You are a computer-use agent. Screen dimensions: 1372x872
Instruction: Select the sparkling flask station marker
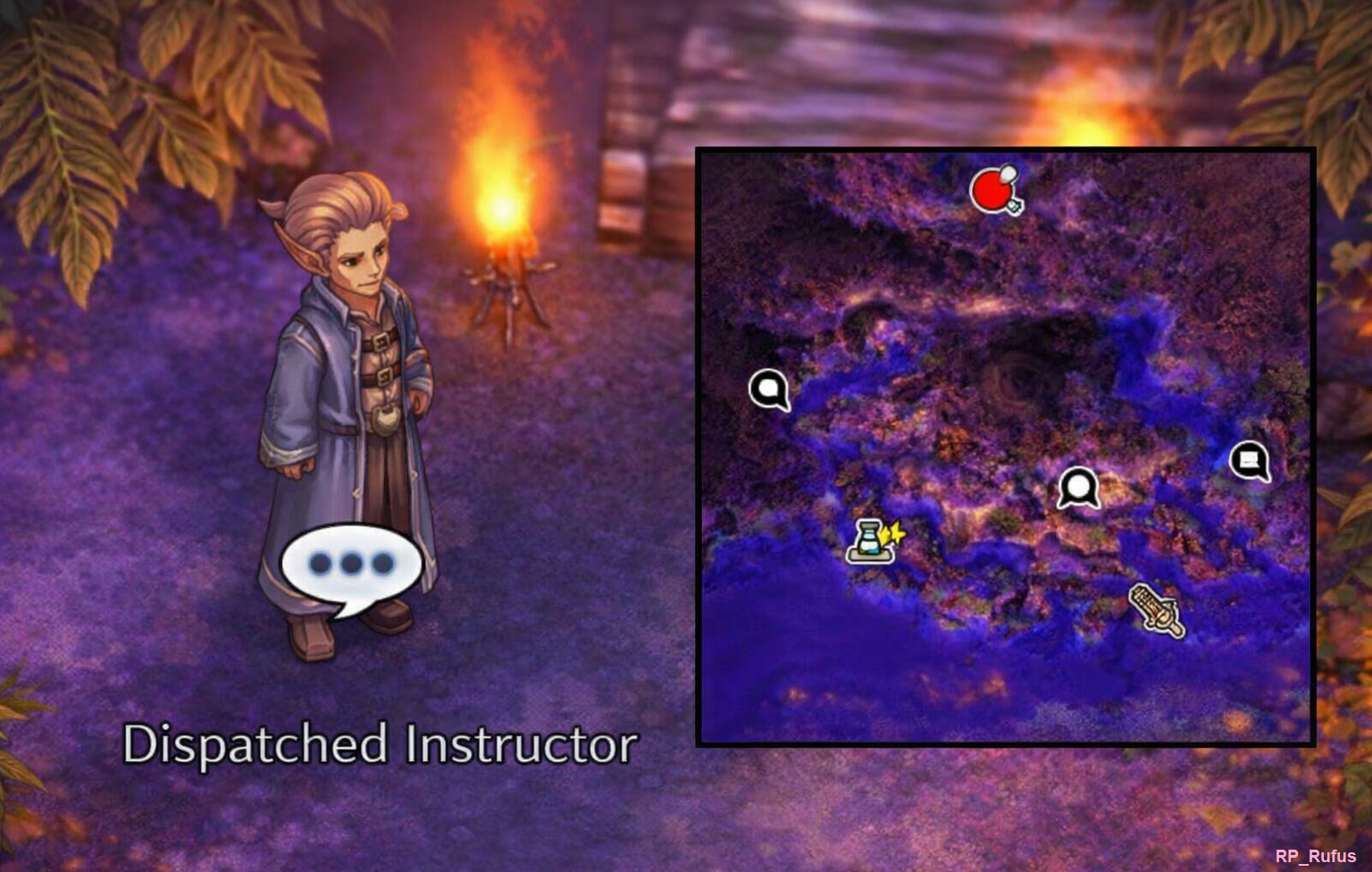coord(873,541)
